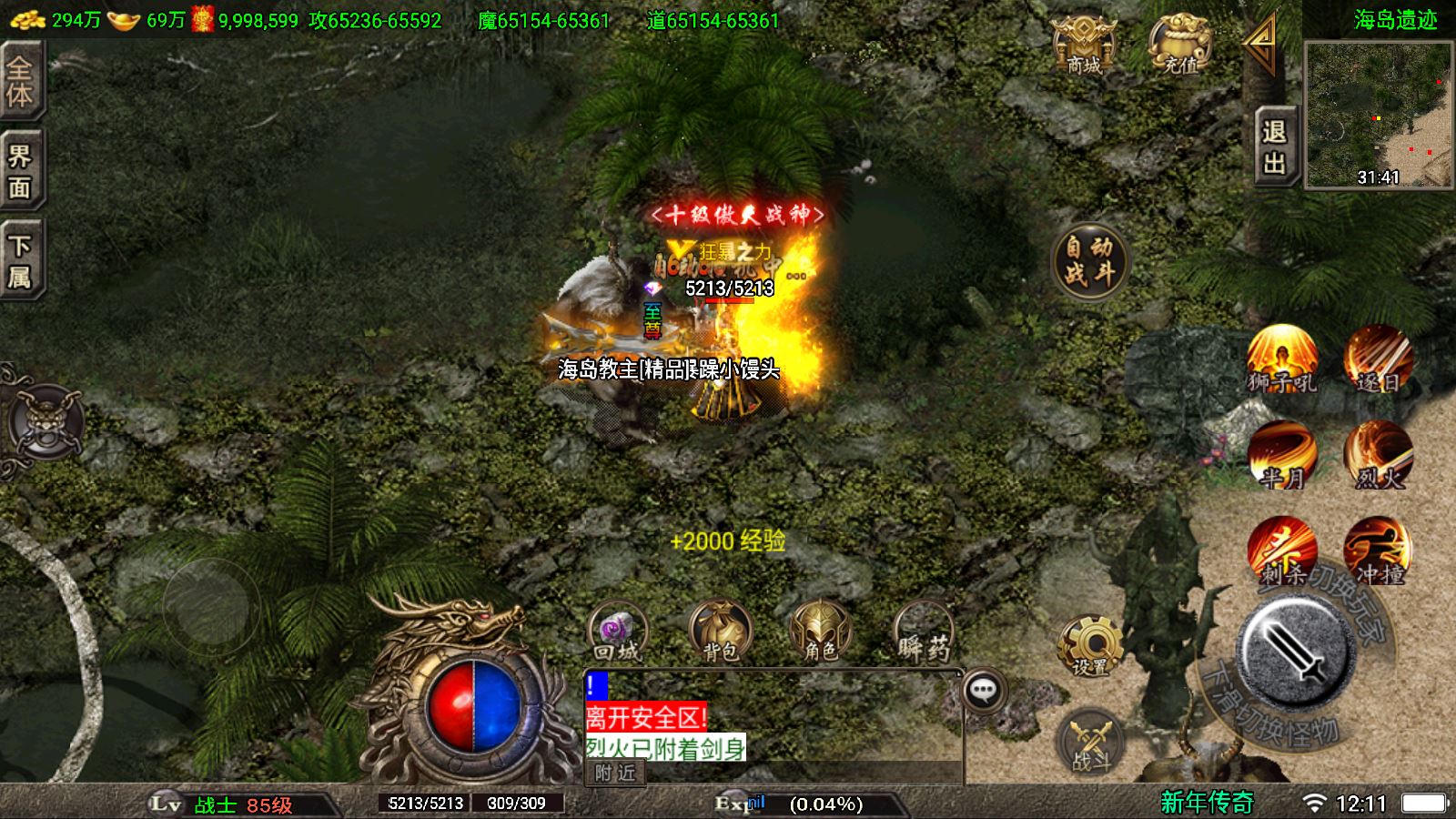
Task: Open the 背包 backpack
Action: click(720, 631)
